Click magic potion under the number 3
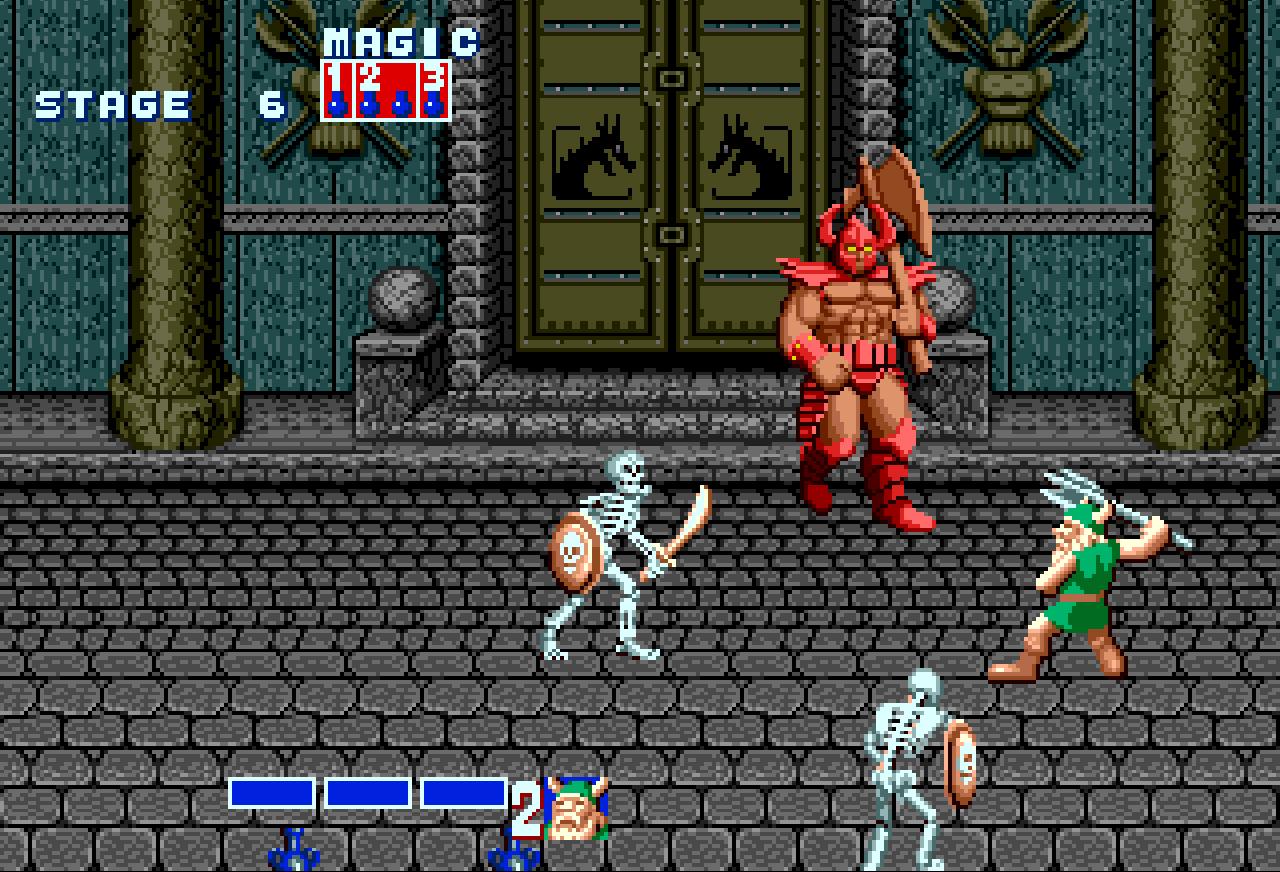Image resolution: width=1280 pixels, height=872 pixels. tap(432, 104)
